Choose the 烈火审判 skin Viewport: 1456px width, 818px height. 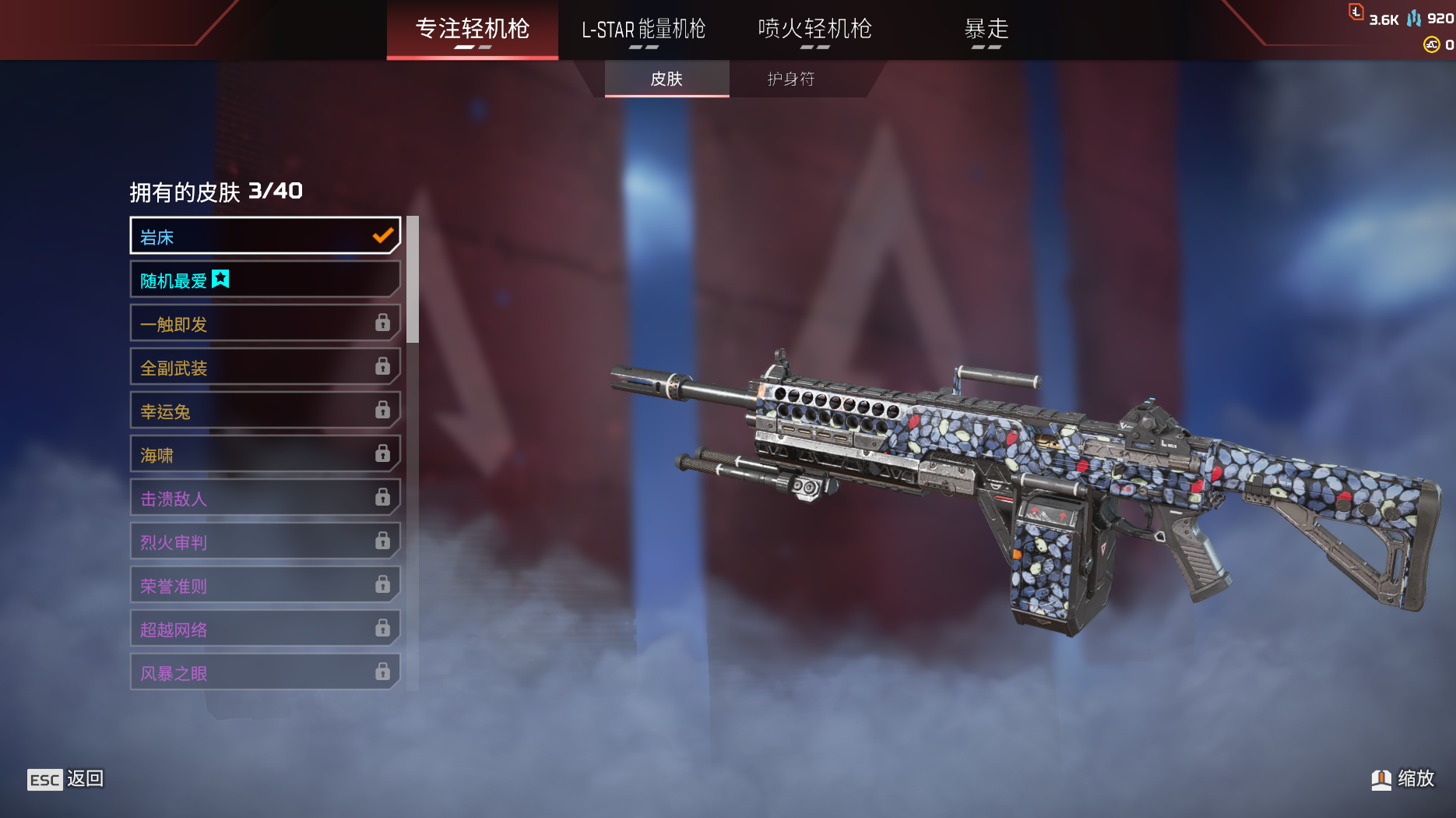click(x=265, y=541)
